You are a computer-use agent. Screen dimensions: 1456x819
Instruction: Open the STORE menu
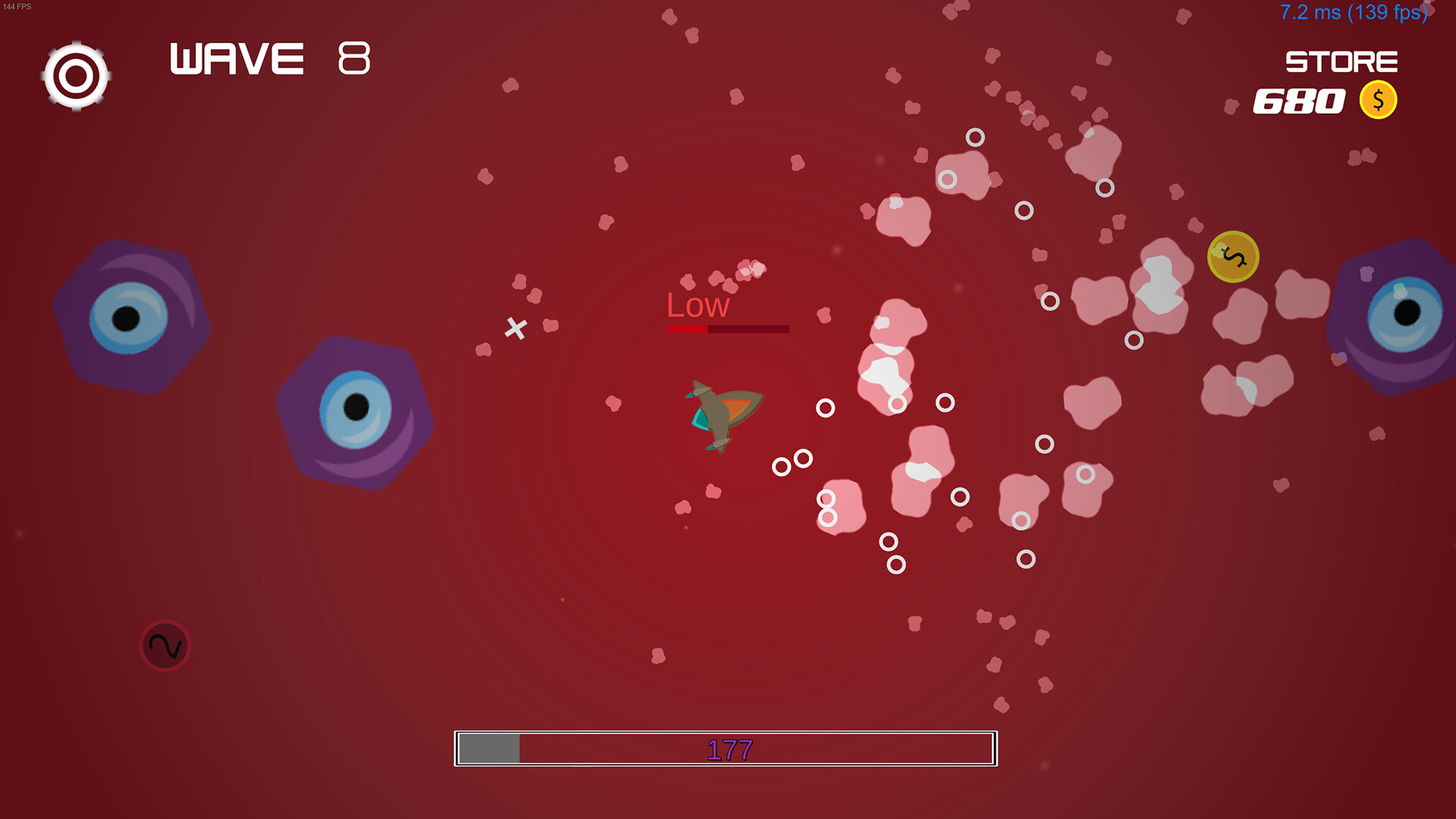pyautogui.click(x=1342, y=61)
